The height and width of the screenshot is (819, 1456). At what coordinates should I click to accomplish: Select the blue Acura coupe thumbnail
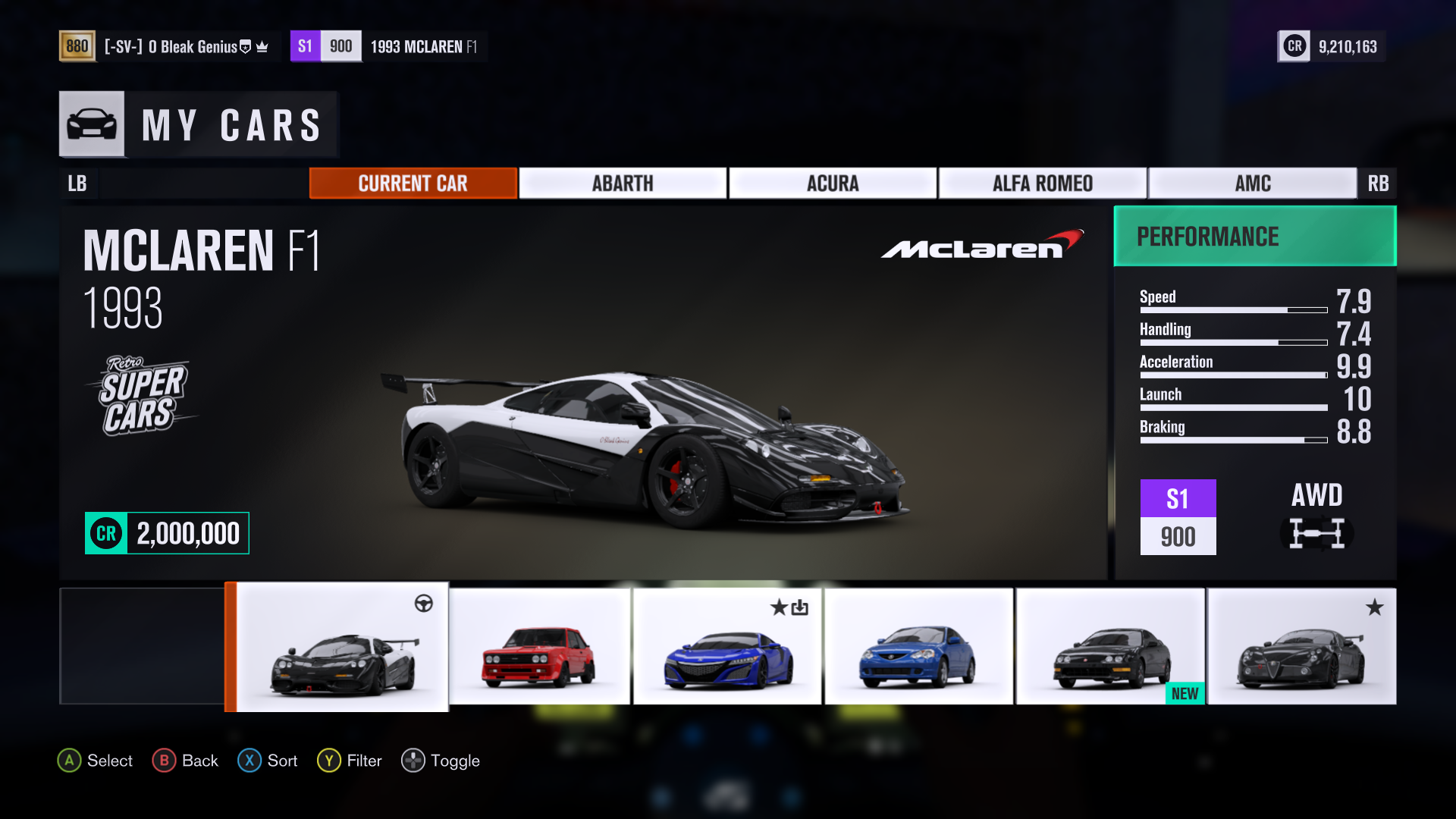click(918, 647)
